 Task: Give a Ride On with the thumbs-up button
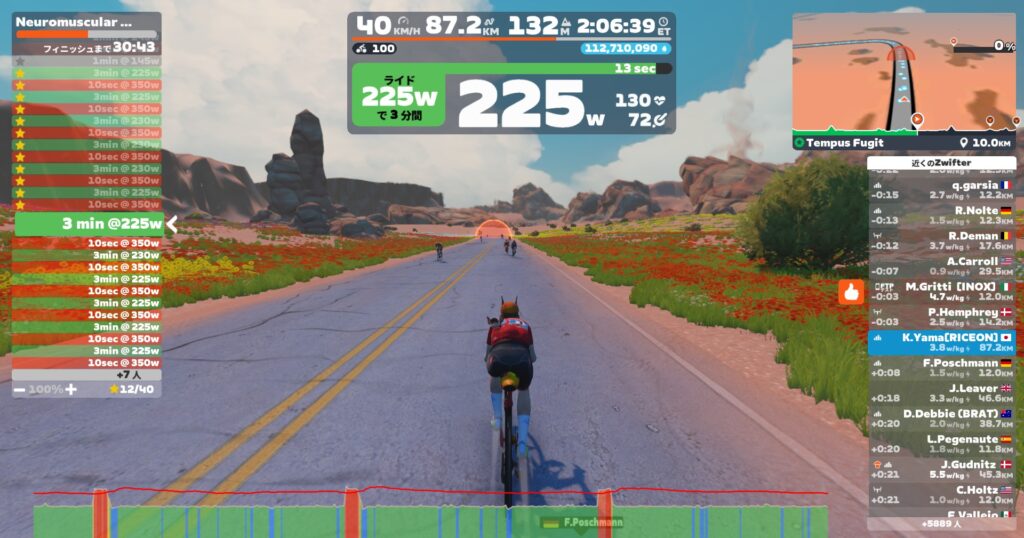851,292
